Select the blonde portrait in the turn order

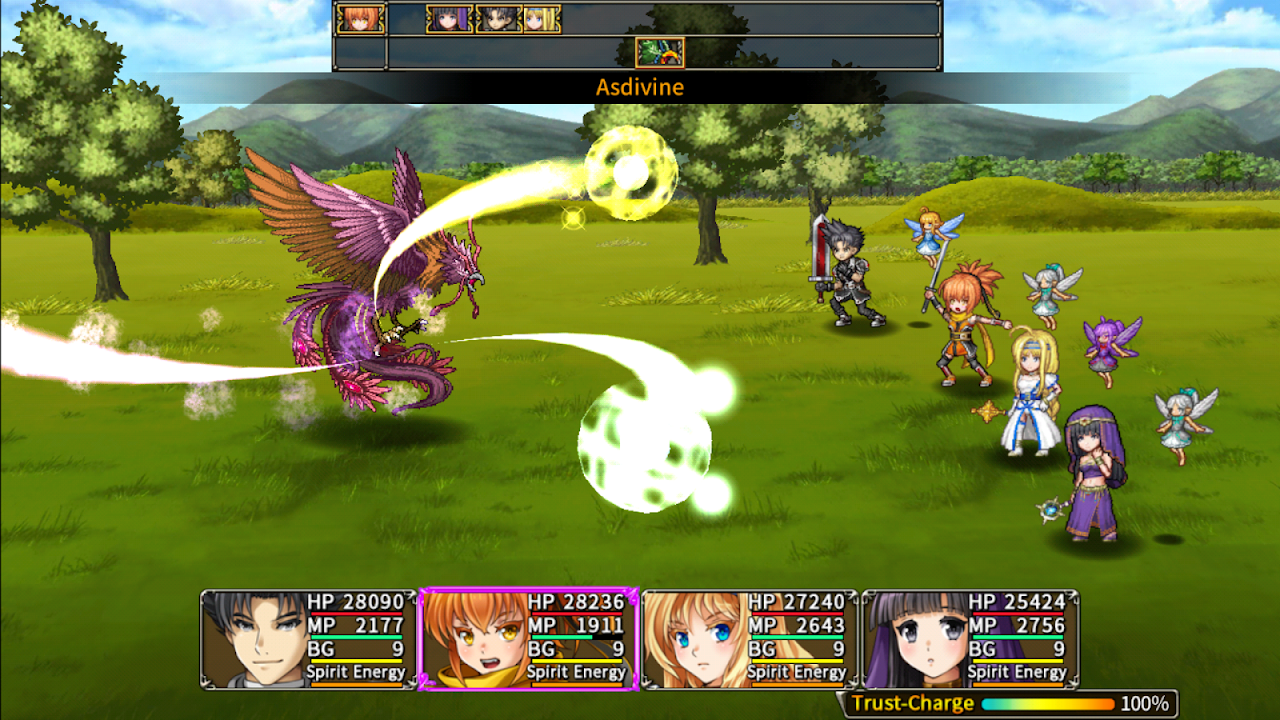point(541,19)
